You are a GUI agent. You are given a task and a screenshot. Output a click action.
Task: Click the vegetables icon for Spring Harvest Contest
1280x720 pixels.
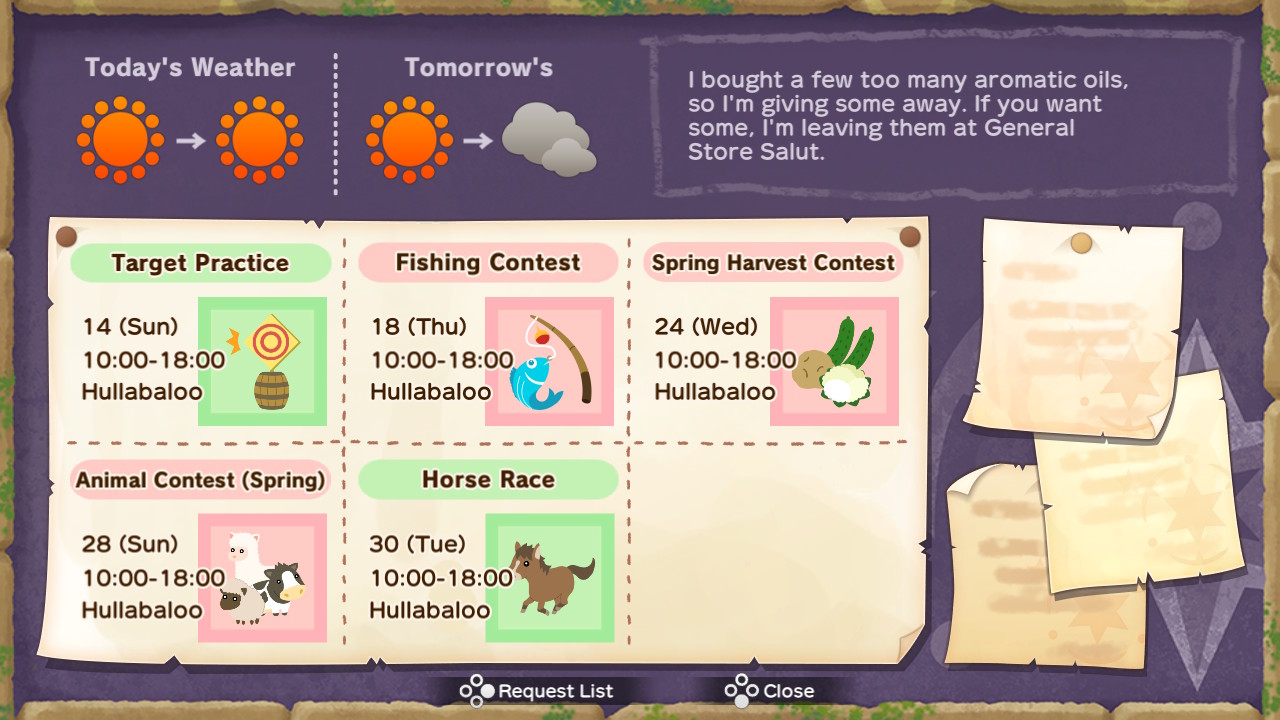coord(835,362)
